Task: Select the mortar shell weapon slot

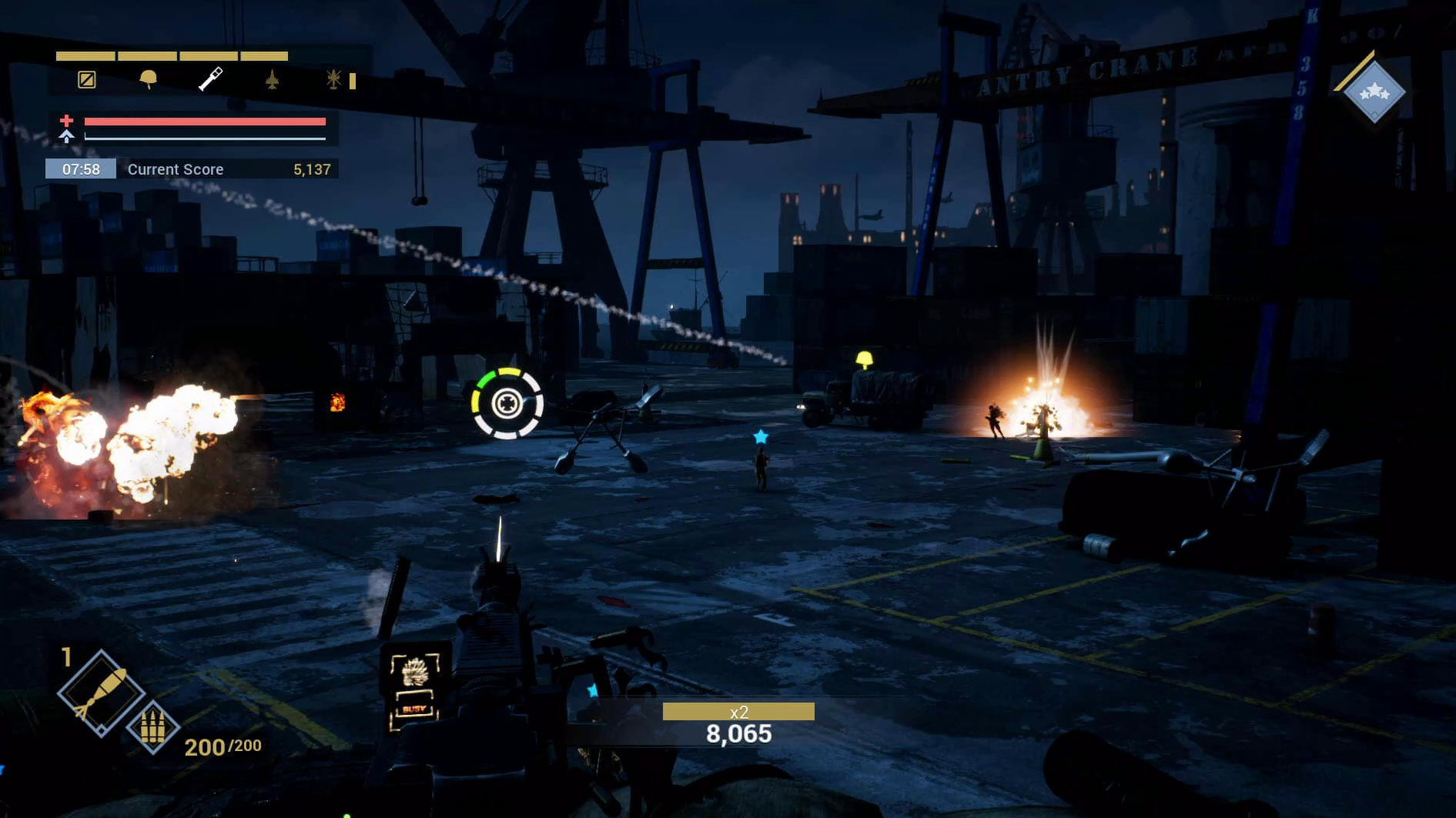Action: click(x=100, y=693)
